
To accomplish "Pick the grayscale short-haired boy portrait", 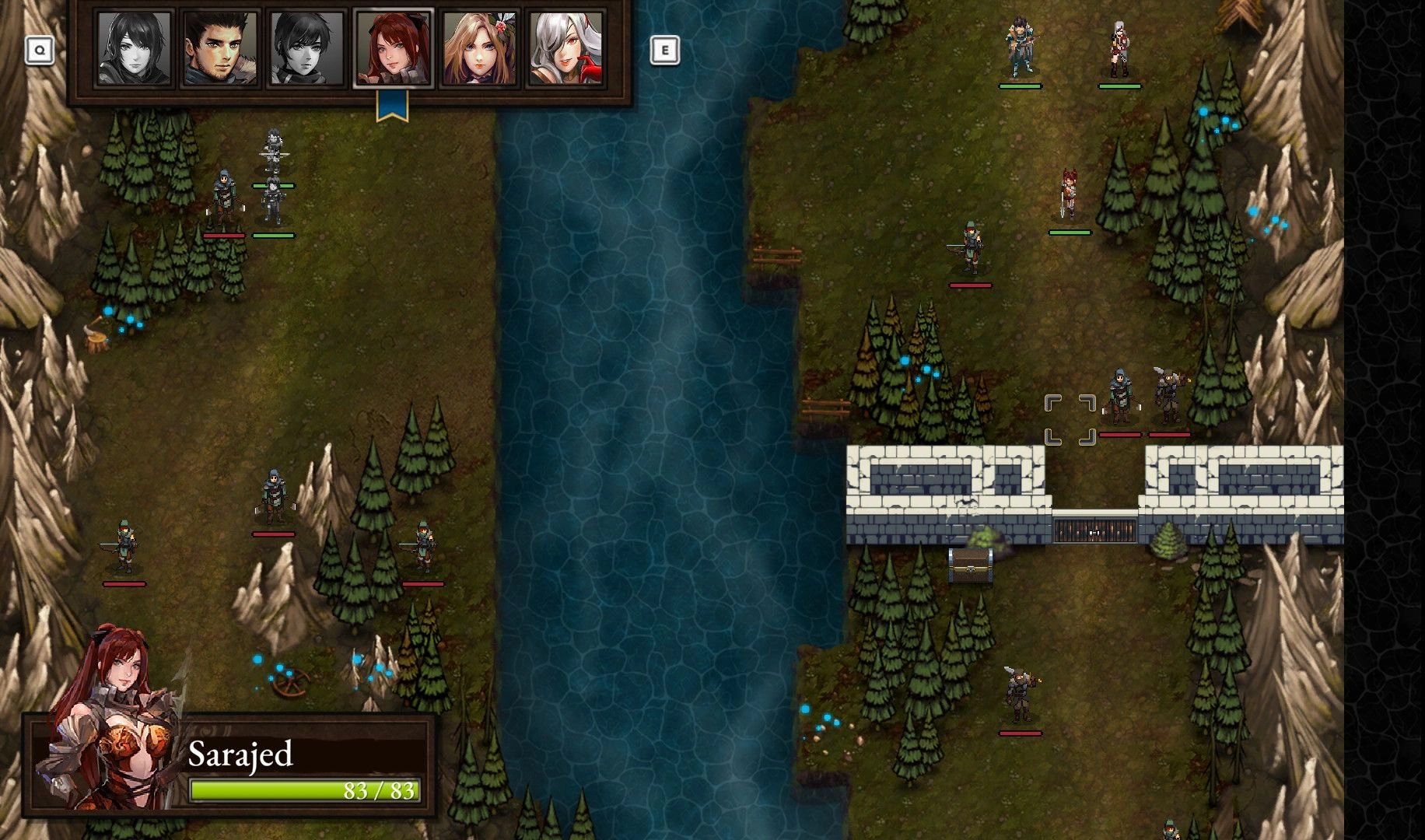I will click(306, 48).
